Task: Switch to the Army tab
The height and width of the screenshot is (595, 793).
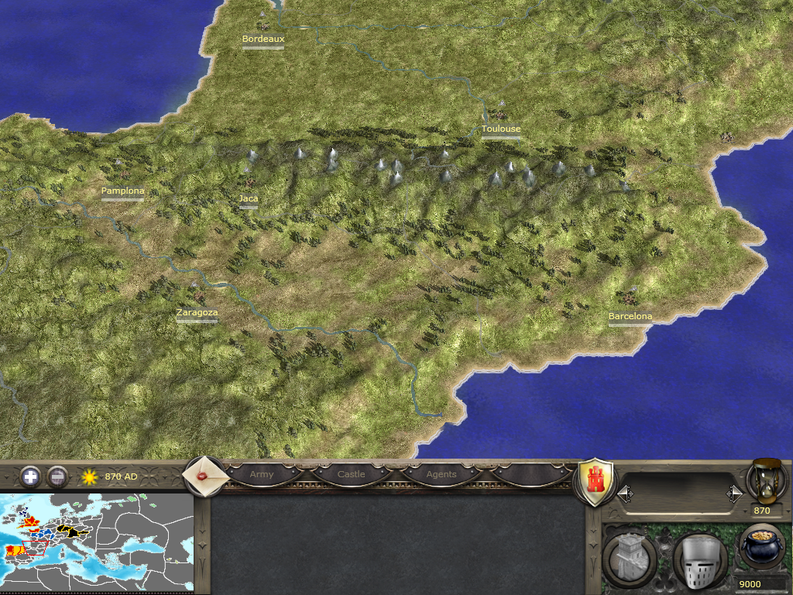Action: [x=262, y=474]
